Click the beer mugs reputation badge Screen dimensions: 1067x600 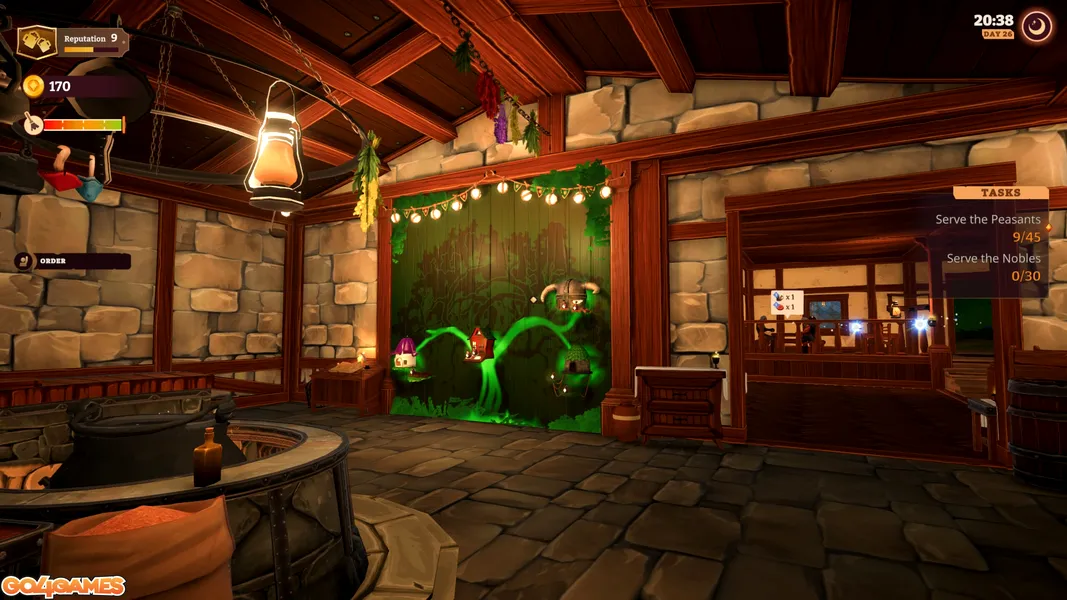(x=37, y=42)
